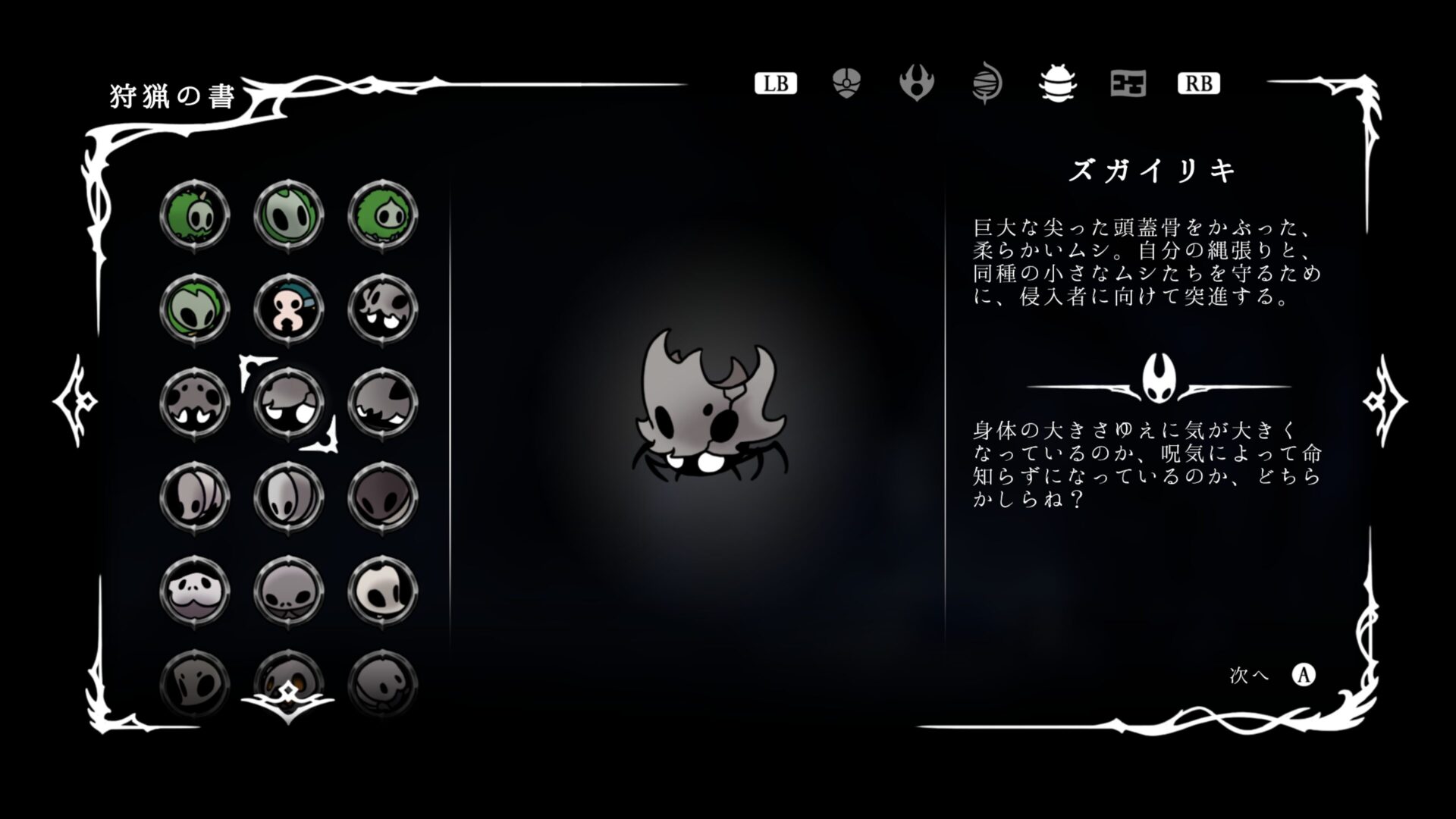Viewport: 1456px width, 819px height.
Task: Select the flame-shaped spells tab icon
Action: (916, 84)
